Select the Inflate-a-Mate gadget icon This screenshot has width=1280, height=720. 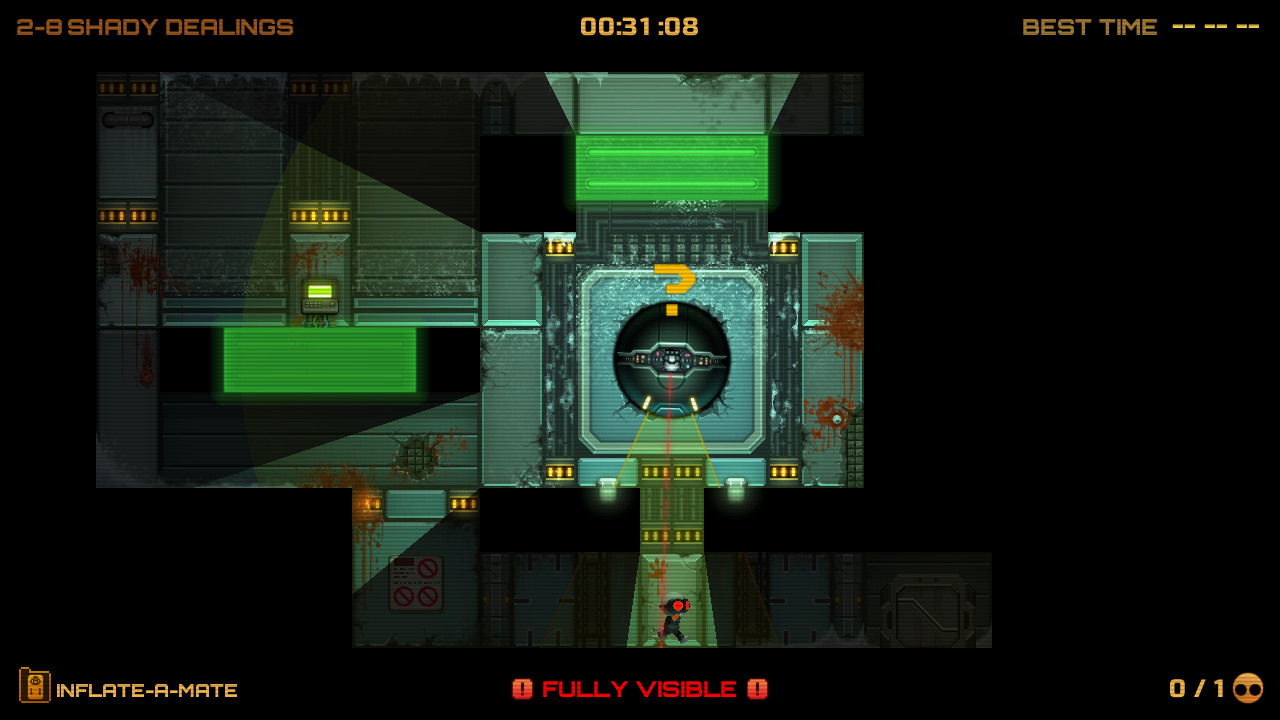pos(34,686)
